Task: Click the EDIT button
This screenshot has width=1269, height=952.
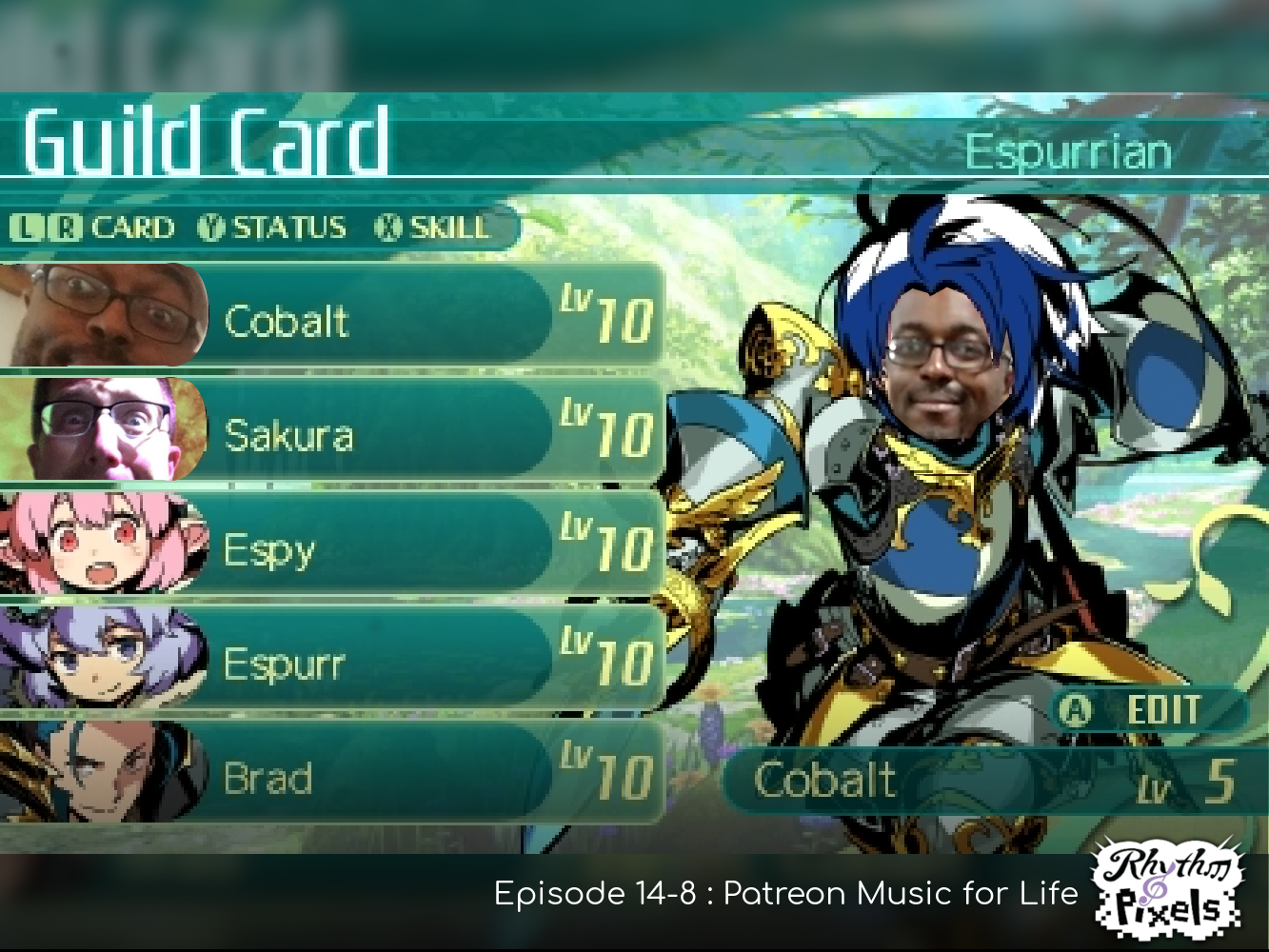Action: 1147,710
